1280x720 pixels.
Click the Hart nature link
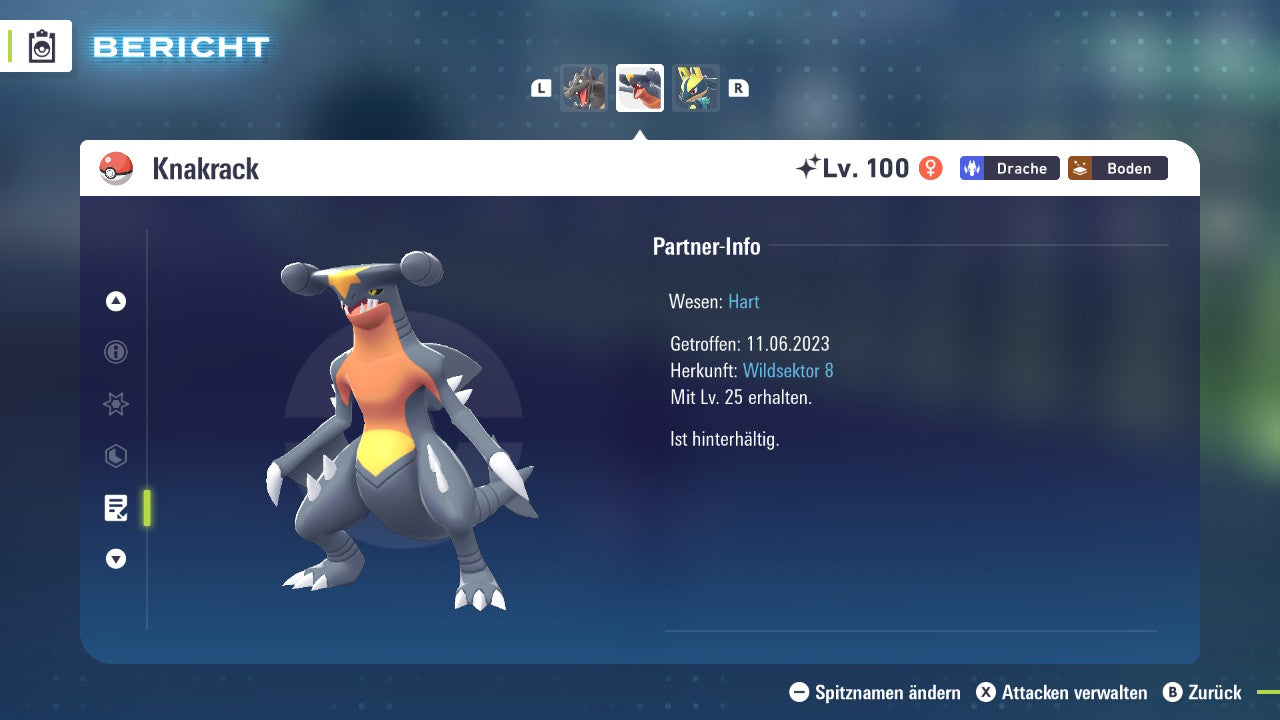click(x=743, y=301)
